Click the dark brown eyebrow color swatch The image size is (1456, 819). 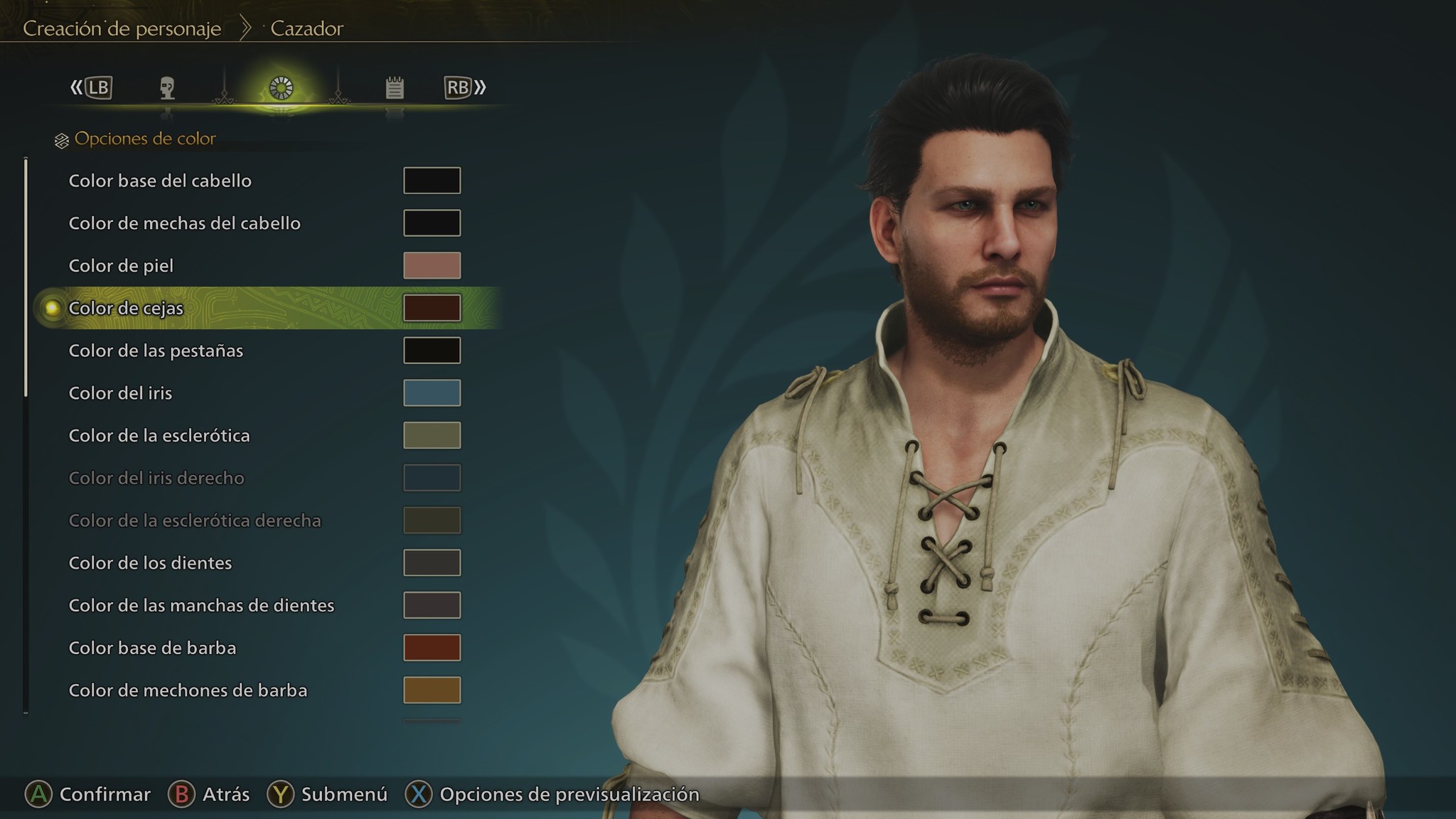(432, 308)
